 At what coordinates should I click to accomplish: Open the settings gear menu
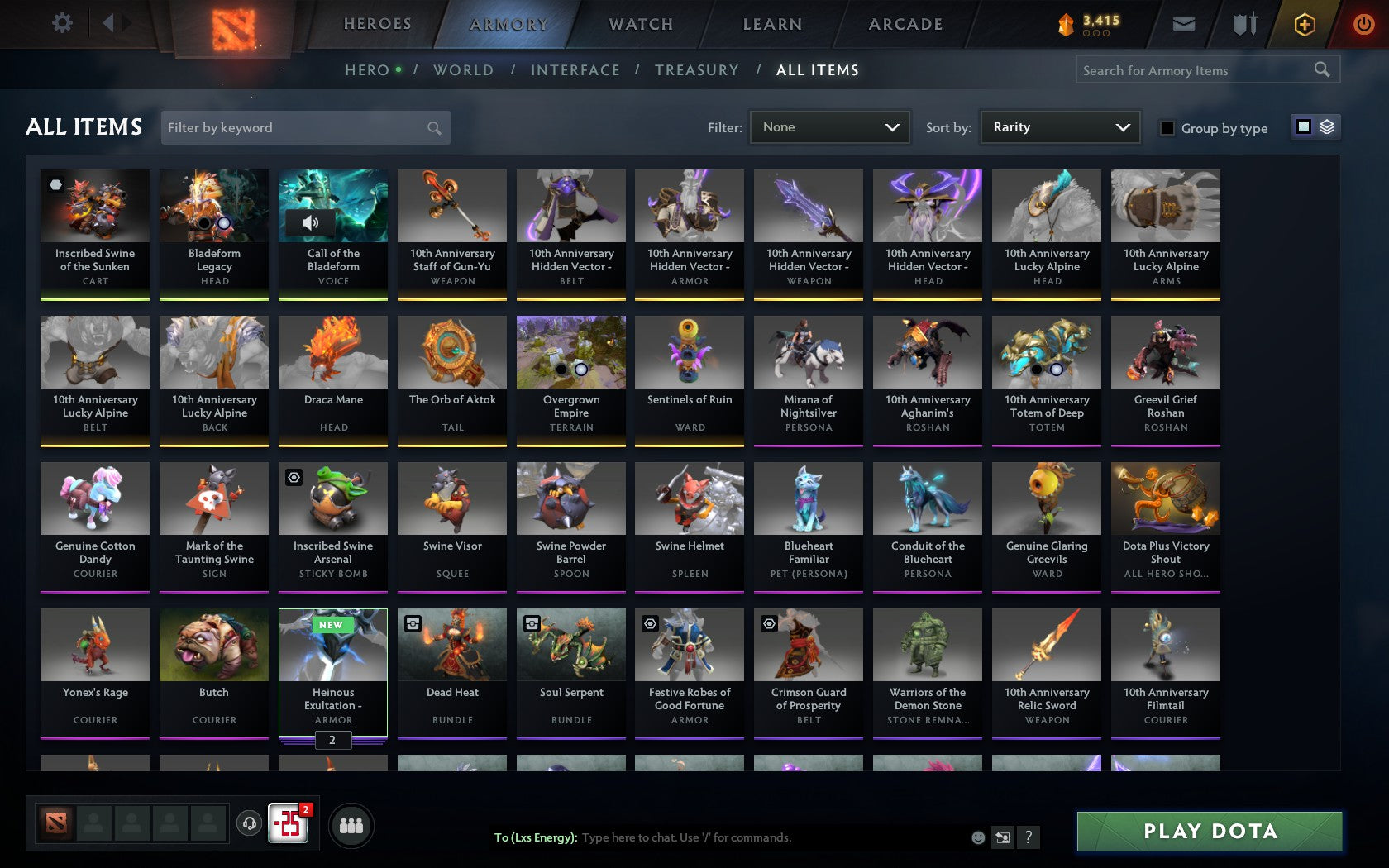[60, 22]
